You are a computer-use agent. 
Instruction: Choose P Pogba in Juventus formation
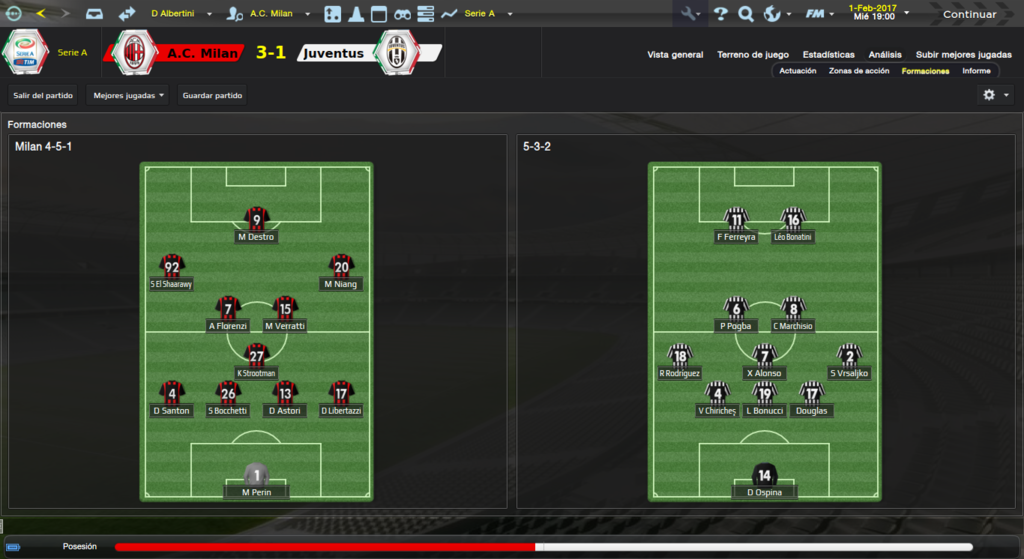(736, 313)
